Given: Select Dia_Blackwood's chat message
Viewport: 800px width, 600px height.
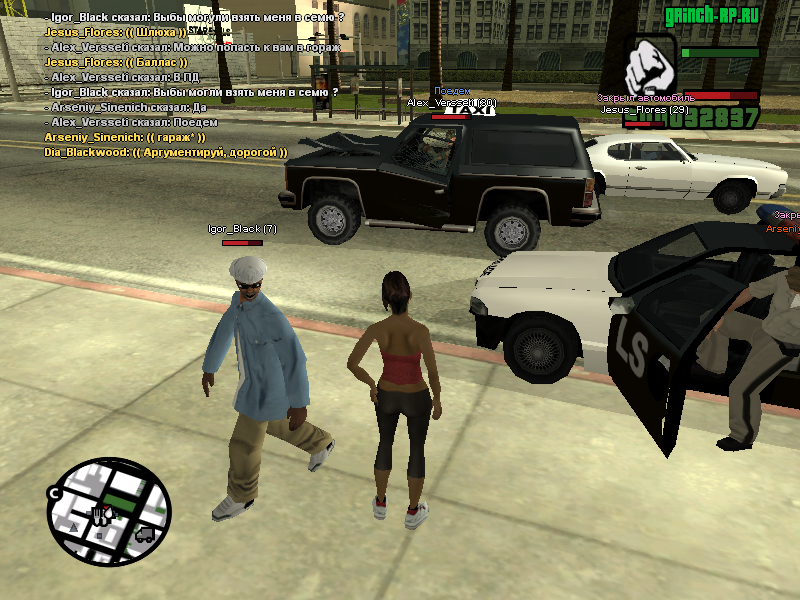Looking at the screenshot, I should pyautogui.click(x=165, y=152).
